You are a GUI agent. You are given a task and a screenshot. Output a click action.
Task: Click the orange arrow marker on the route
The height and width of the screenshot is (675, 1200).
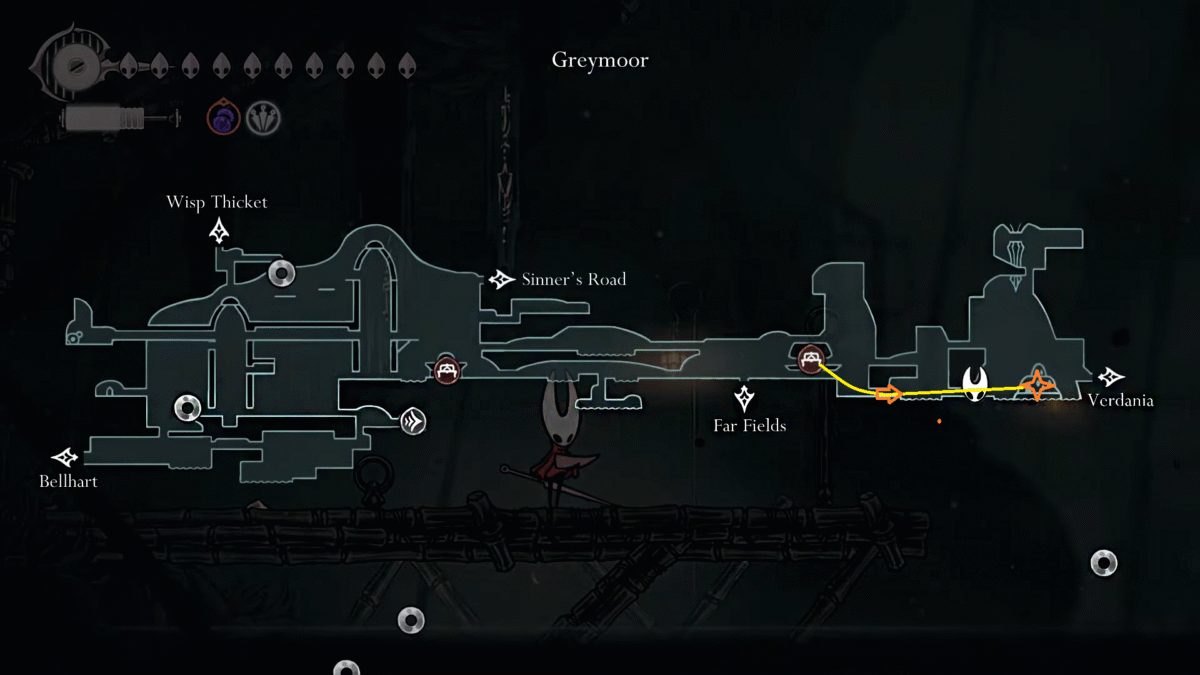coord(888,393)
